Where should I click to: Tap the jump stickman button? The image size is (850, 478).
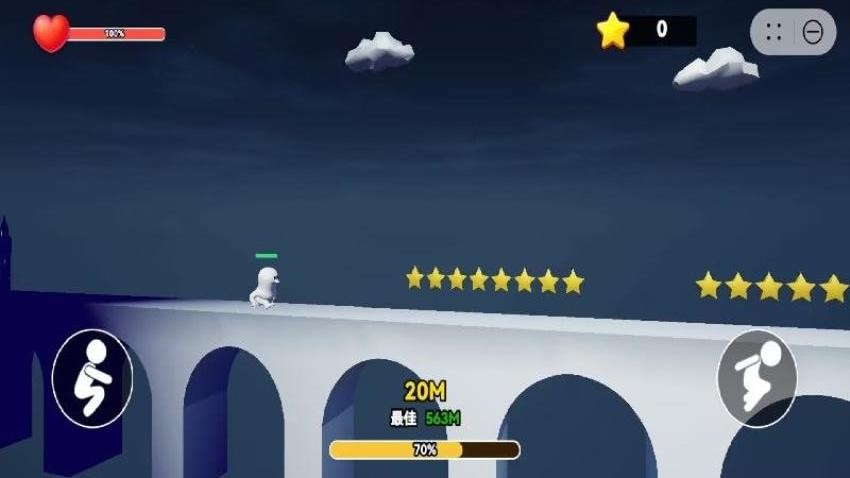[x=757, y=378]
